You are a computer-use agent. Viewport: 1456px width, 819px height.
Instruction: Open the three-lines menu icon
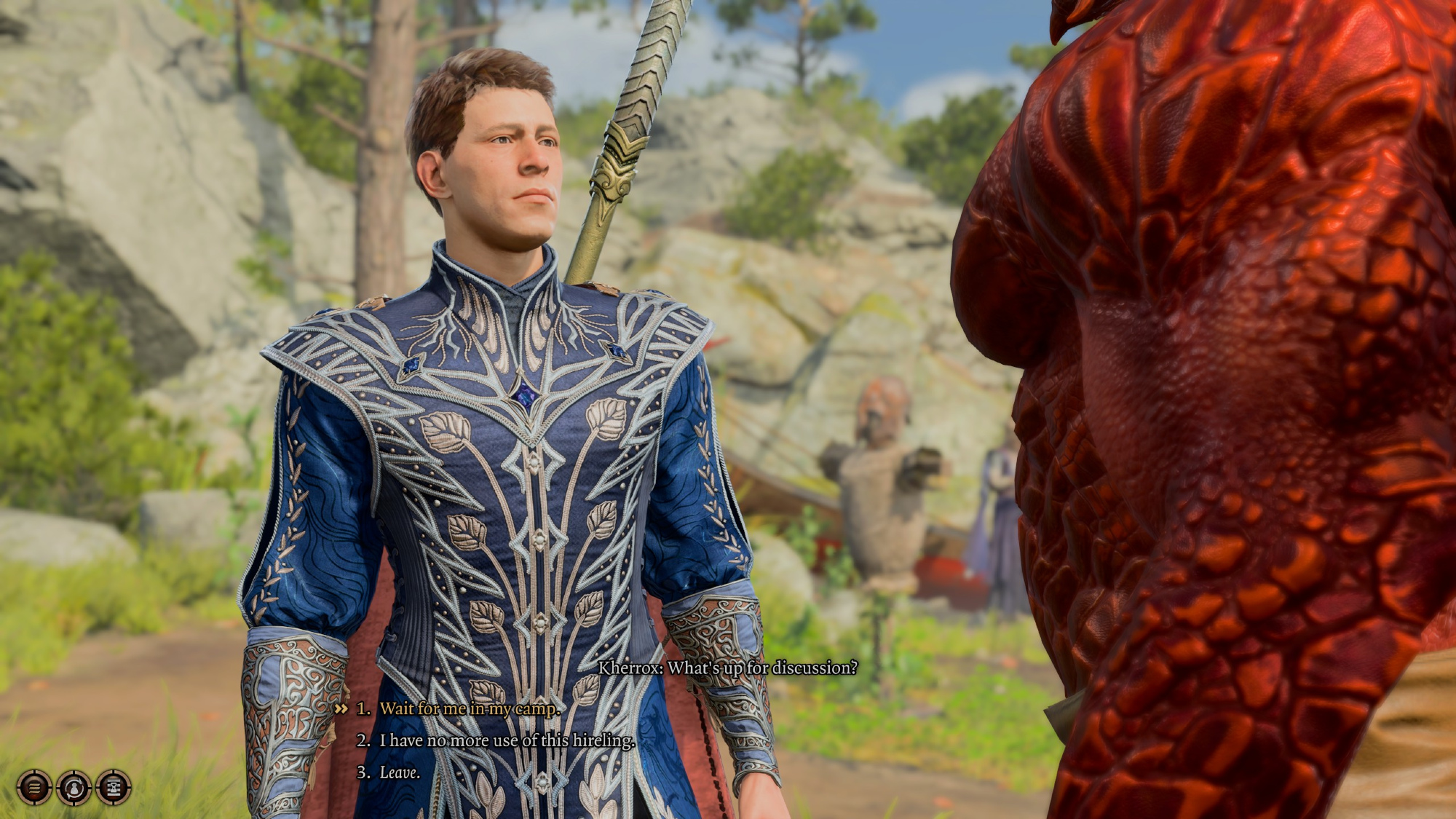[34, 787]
